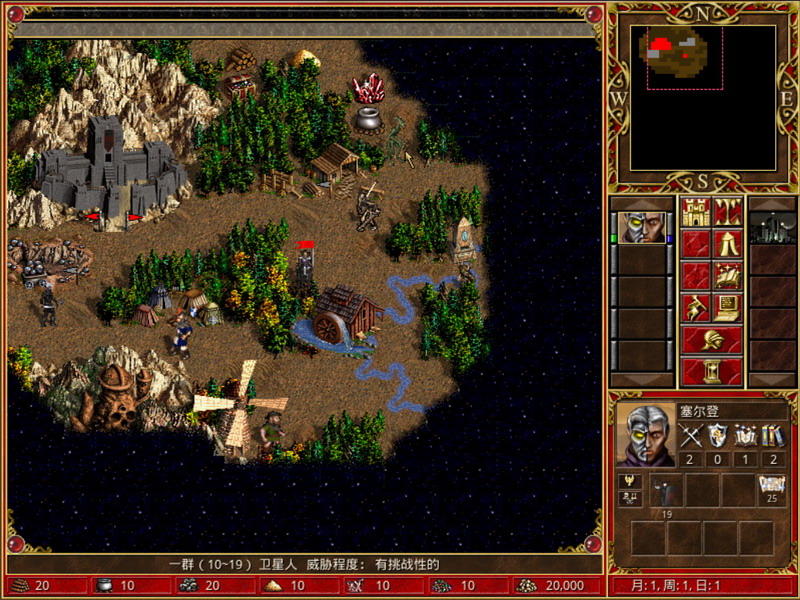This screenshot has height=600, width=800.
Task: Select next hero with the helmet button
Action: pyautogui.click(x=711, y=339)
